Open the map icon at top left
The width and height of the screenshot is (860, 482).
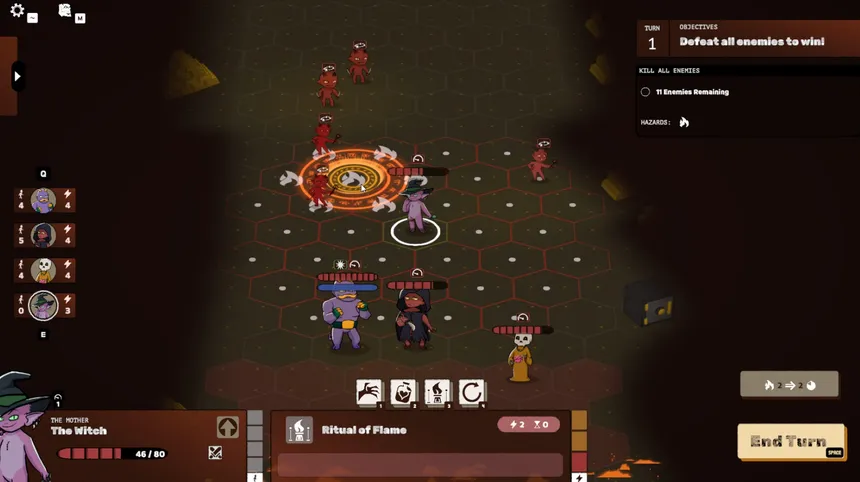(x=65, y=11)
